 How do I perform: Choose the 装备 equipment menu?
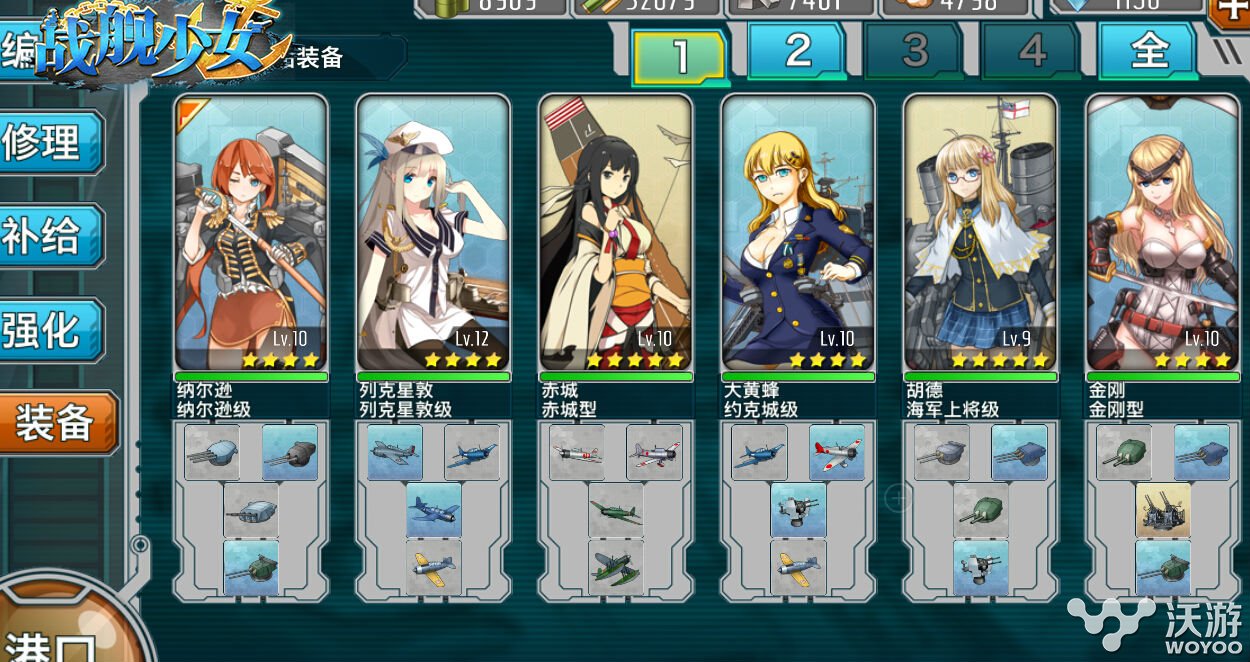(x=55, y=424)
